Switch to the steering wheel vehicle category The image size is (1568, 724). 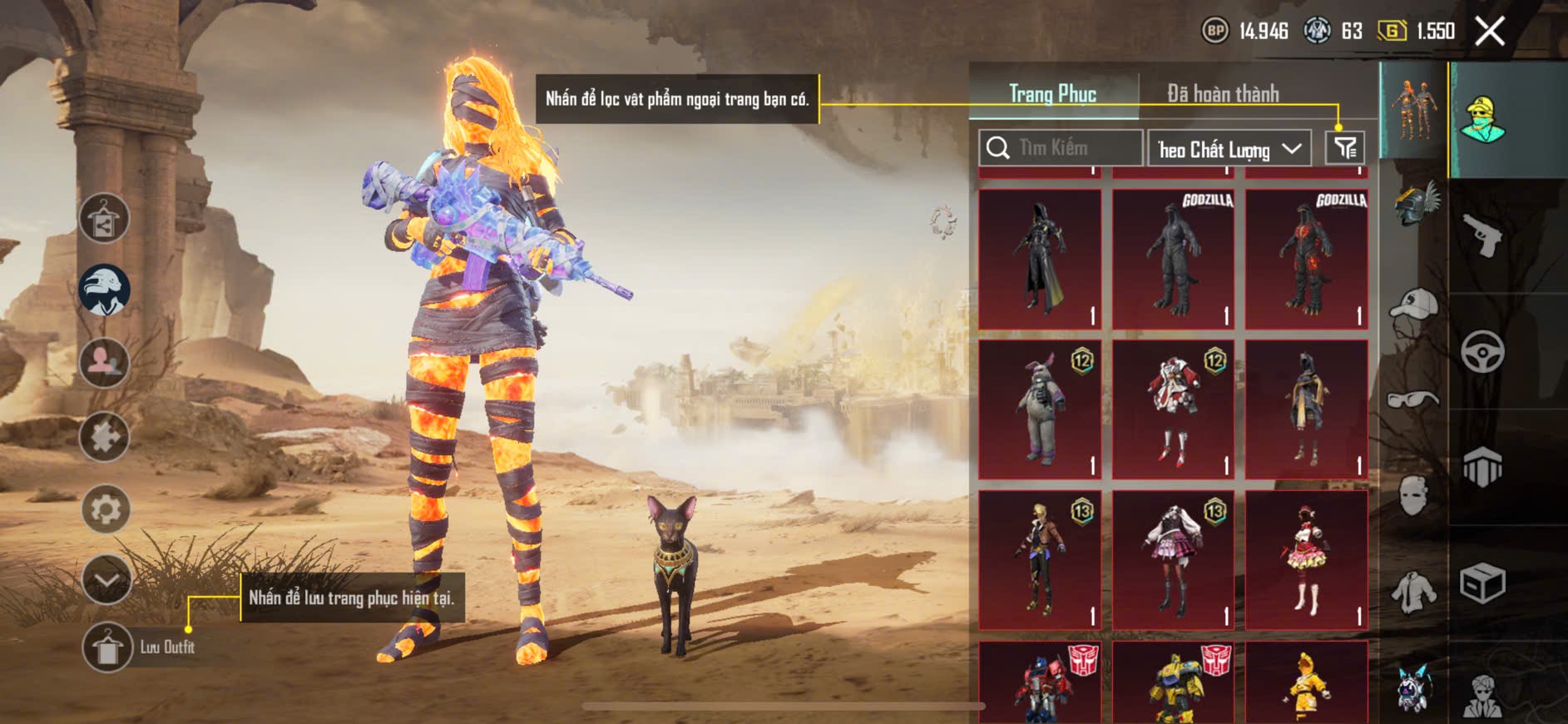point(1482,352)
